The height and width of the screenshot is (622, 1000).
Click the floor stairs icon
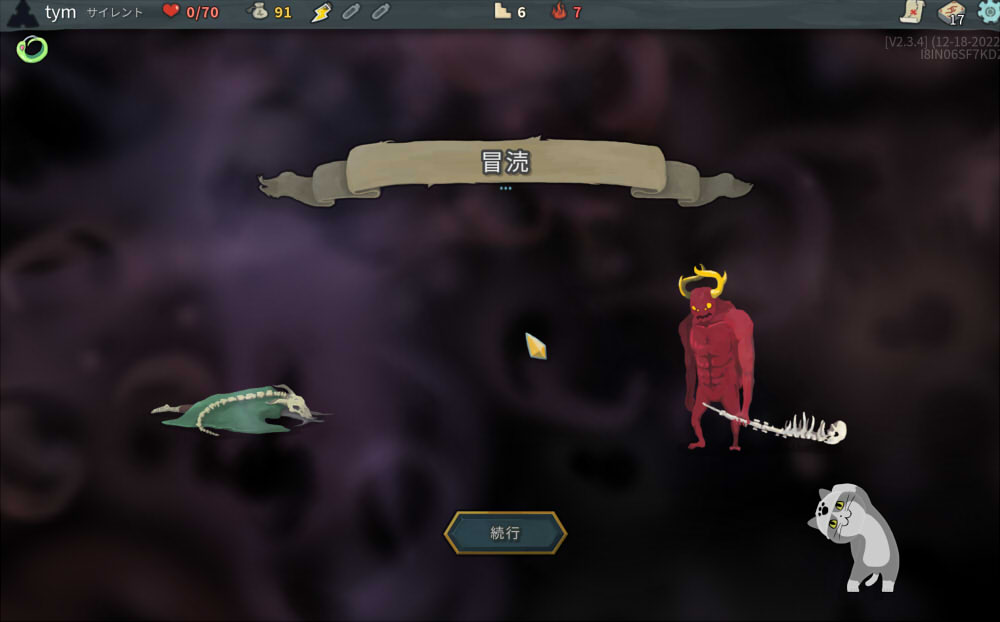pyautogui.click(x=503, y=12)
